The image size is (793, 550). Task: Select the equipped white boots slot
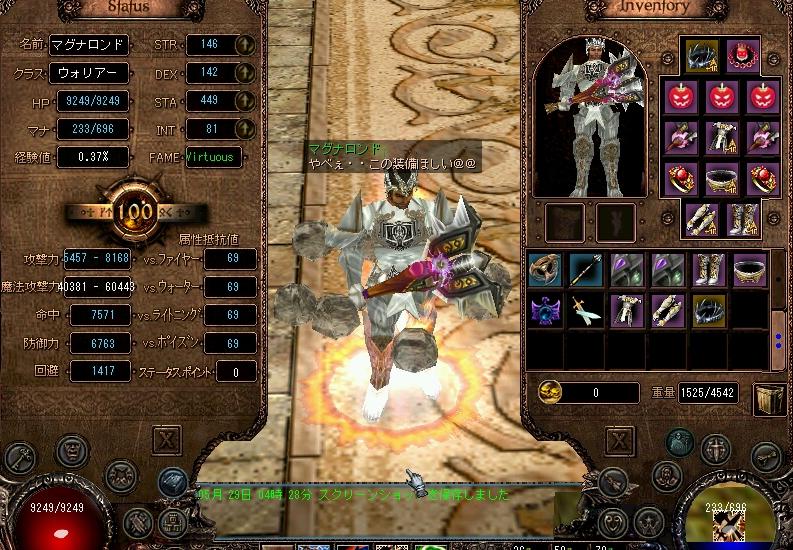click(x=741, y=219)
